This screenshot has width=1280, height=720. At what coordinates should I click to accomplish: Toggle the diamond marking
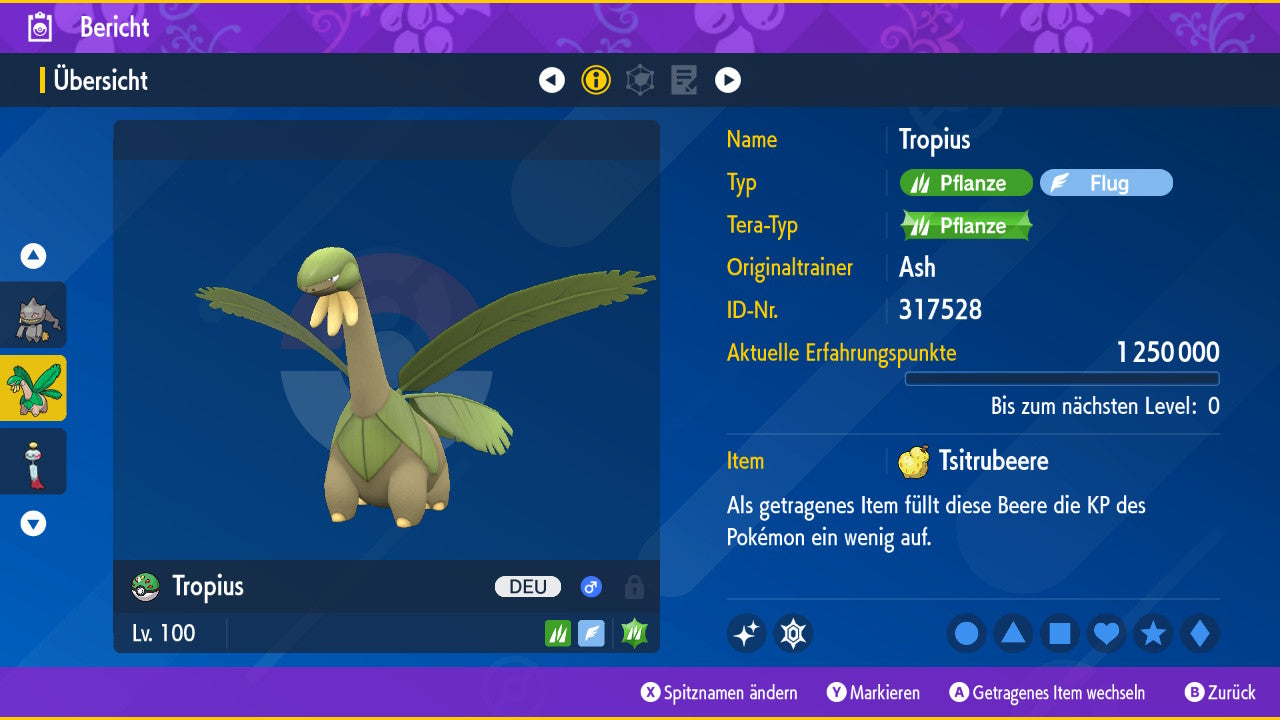tap(1199, 634)
